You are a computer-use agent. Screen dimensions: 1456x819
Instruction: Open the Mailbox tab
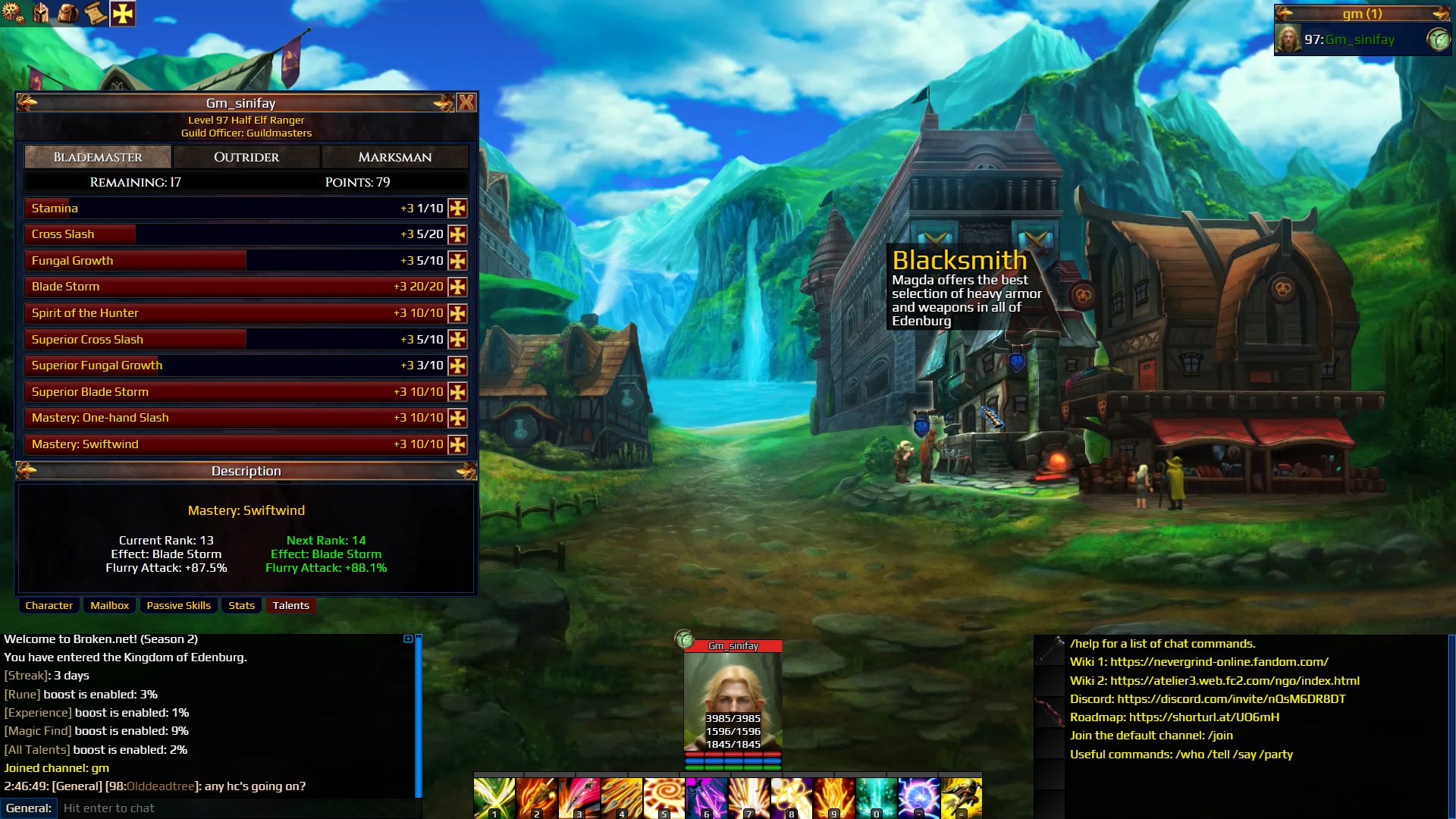point(109,605)
